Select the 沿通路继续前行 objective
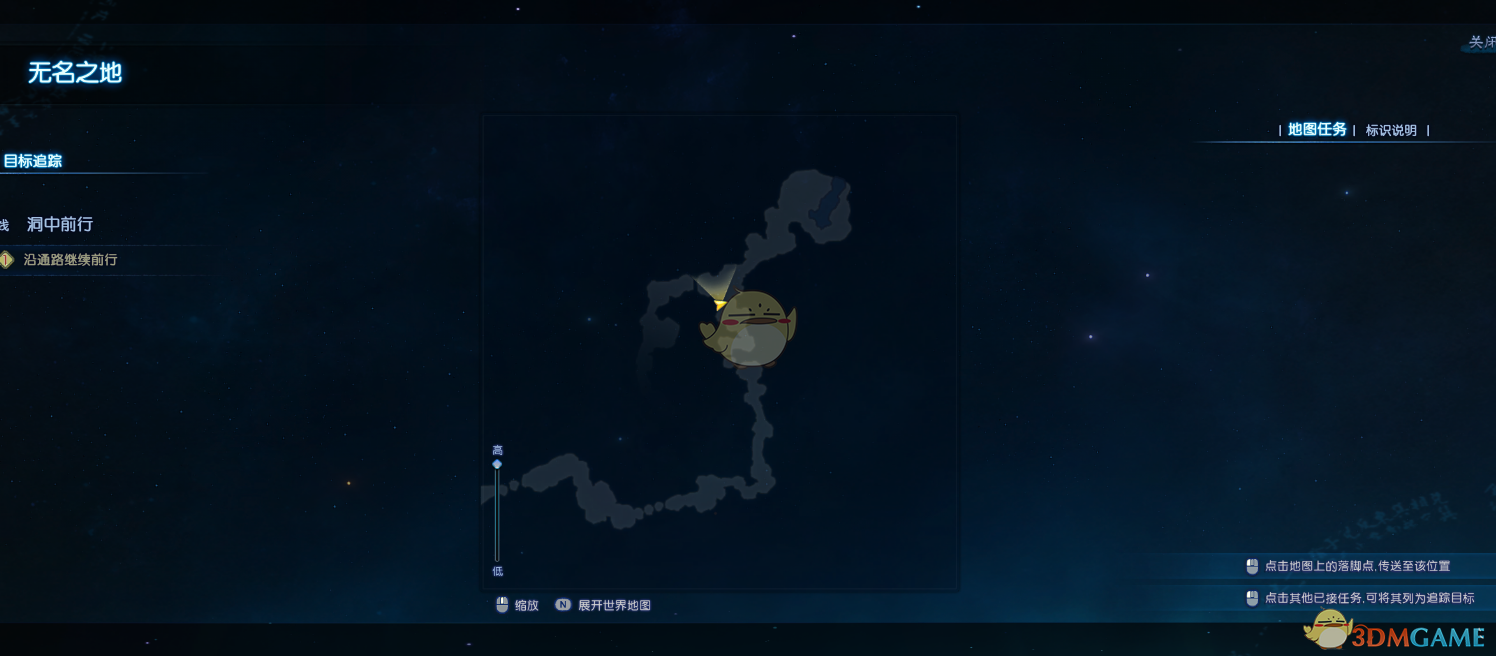This screenshot has height=656, width=1496. click(70, 260)
